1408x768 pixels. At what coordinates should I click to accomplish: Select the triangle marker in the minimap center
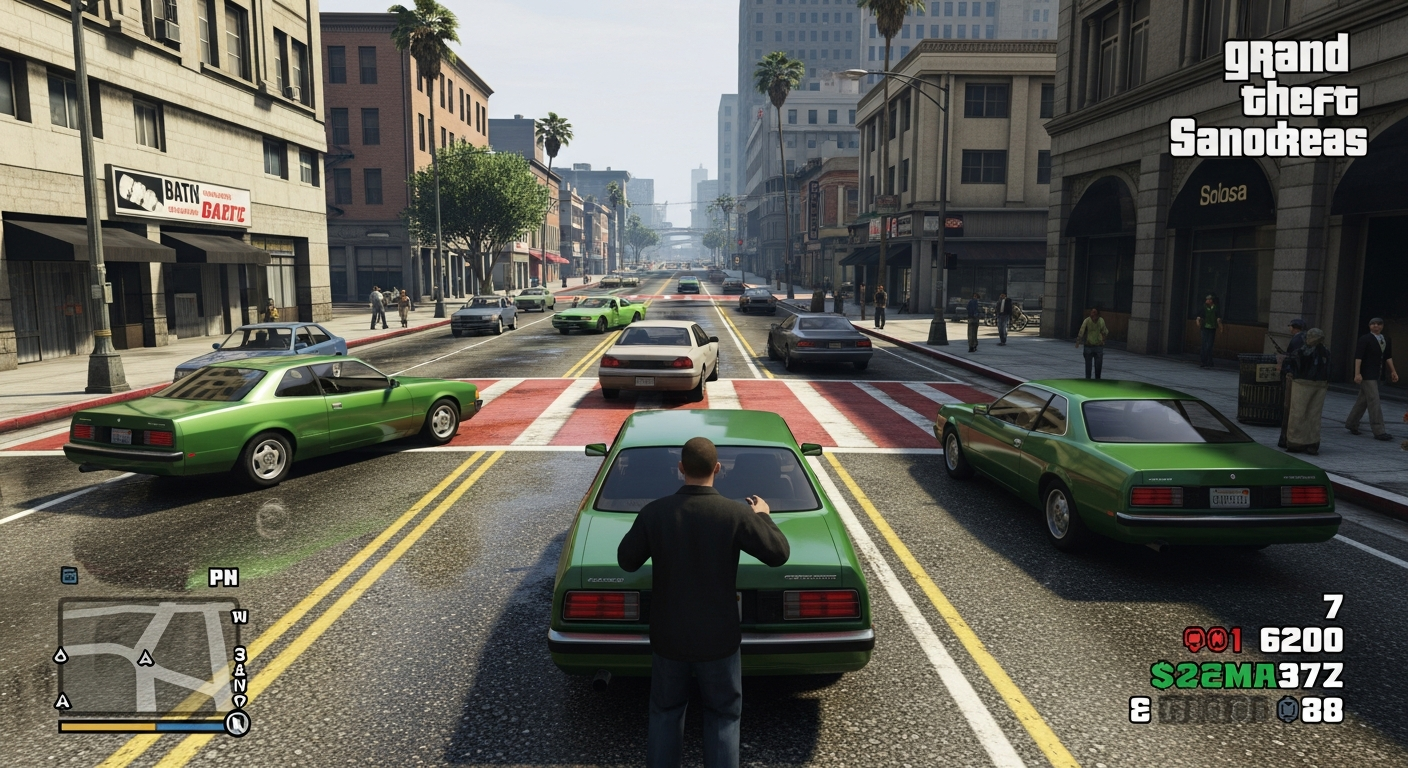pos(145,658)
